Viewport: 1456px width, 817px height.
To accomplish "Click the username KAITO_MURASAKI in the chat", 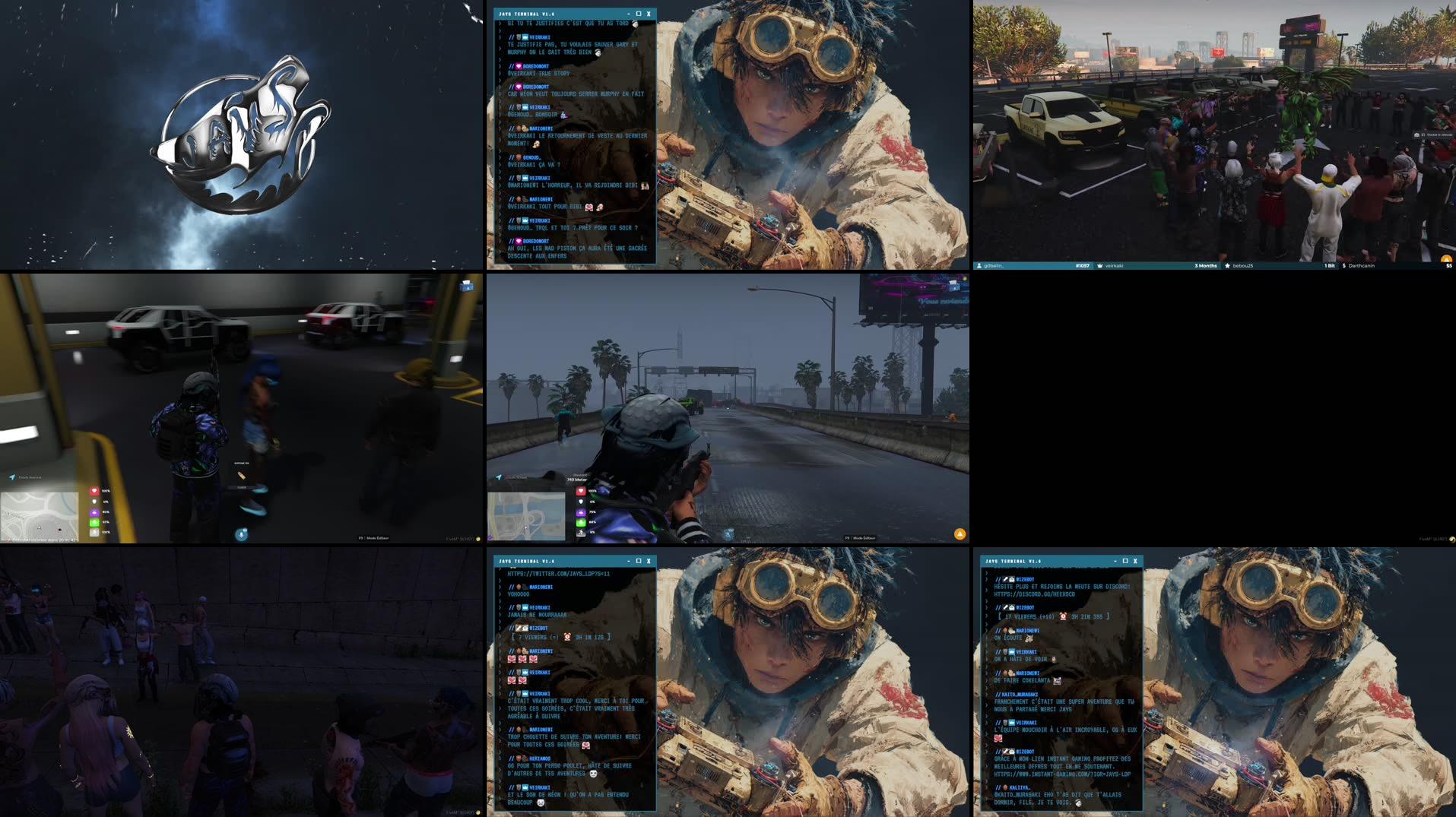I will click(1018, 694).
